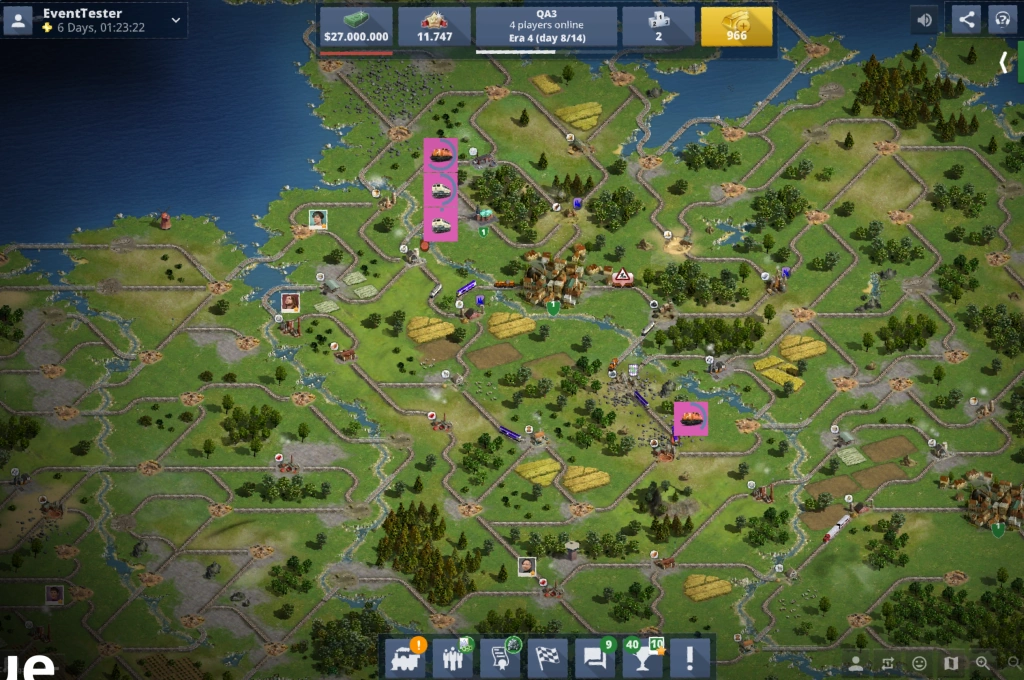The image size is (1024, 680).
Task: Open the EventTester player profile dropdown
Action: 176,20
